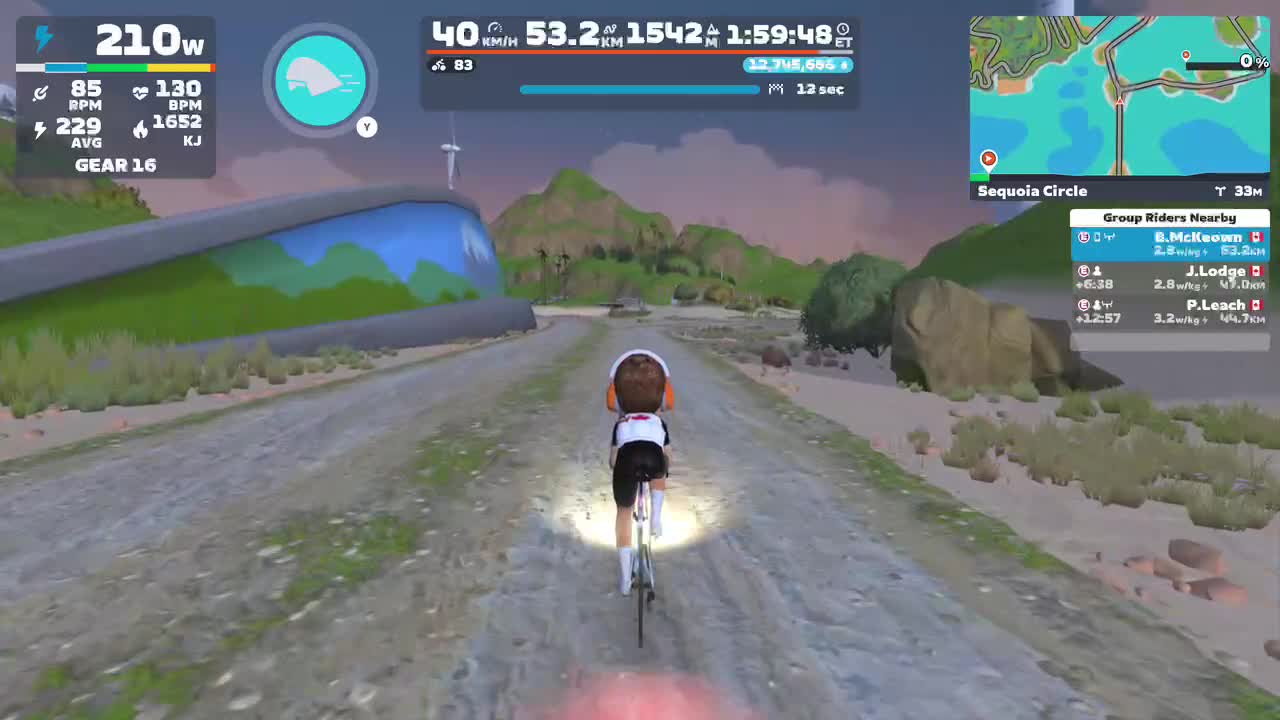This screenshot has width=1280, height=720.
Task: Select the Group Riders Nearby header
Action: tap(1169, 217)
